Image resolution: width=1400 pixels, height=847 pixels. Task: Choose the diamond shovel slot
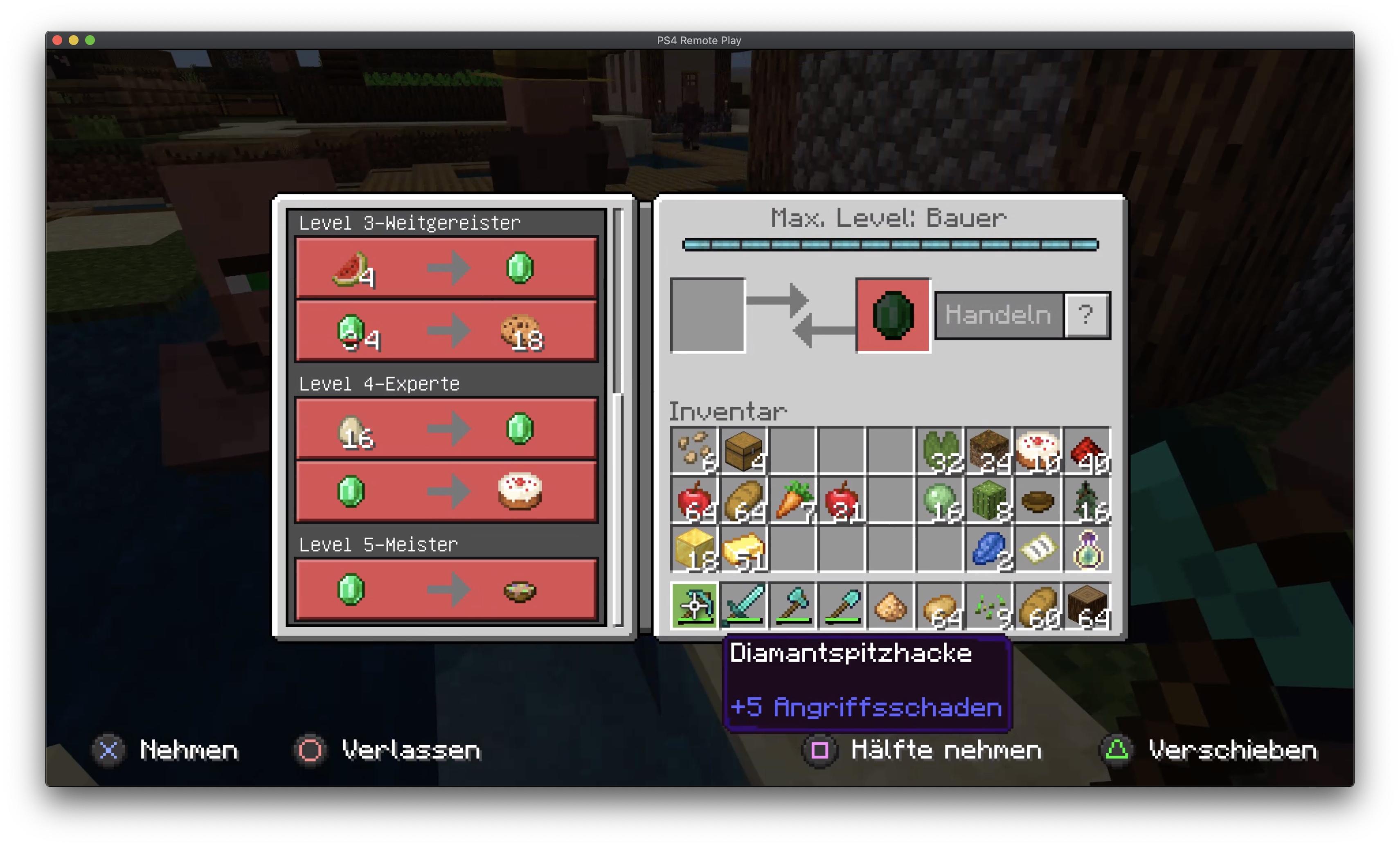click(842, 606)
